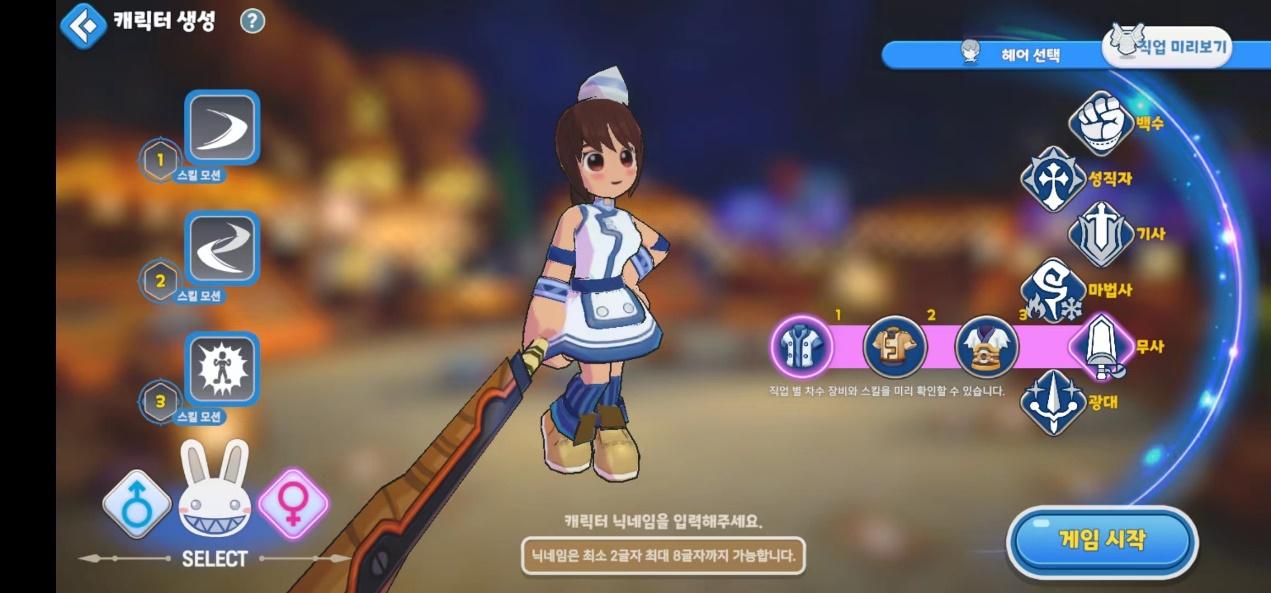Screen dimensions: 1271x593
Task: Select the 성직자 priest class
Action: pyautogui.click(x=1053, y=179)
